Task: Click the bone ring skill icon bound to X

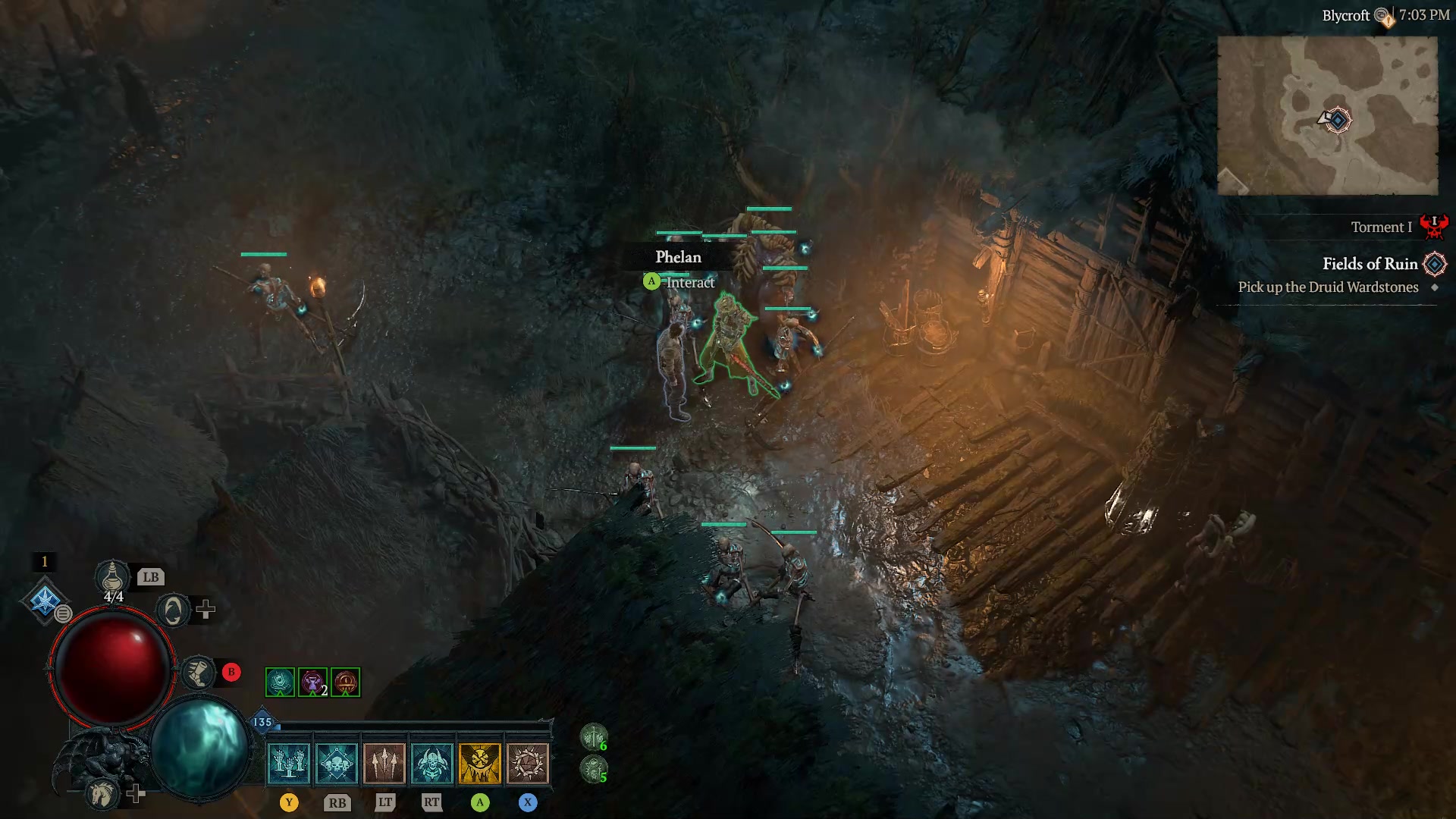Action: (529, 762)
